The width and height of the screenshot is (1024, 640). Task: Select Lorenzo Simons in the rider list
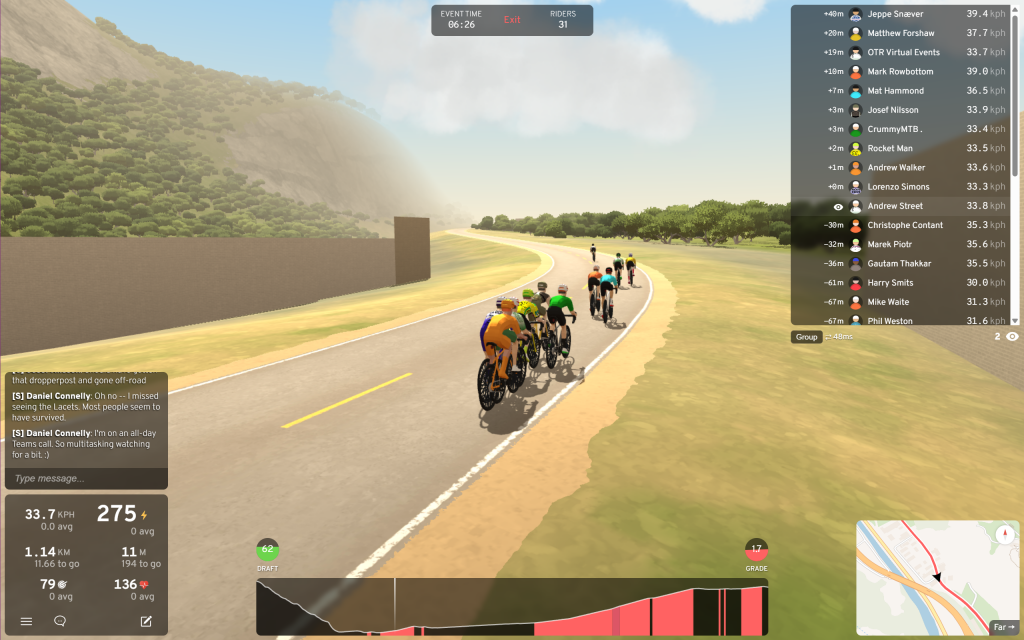point(898,187)
